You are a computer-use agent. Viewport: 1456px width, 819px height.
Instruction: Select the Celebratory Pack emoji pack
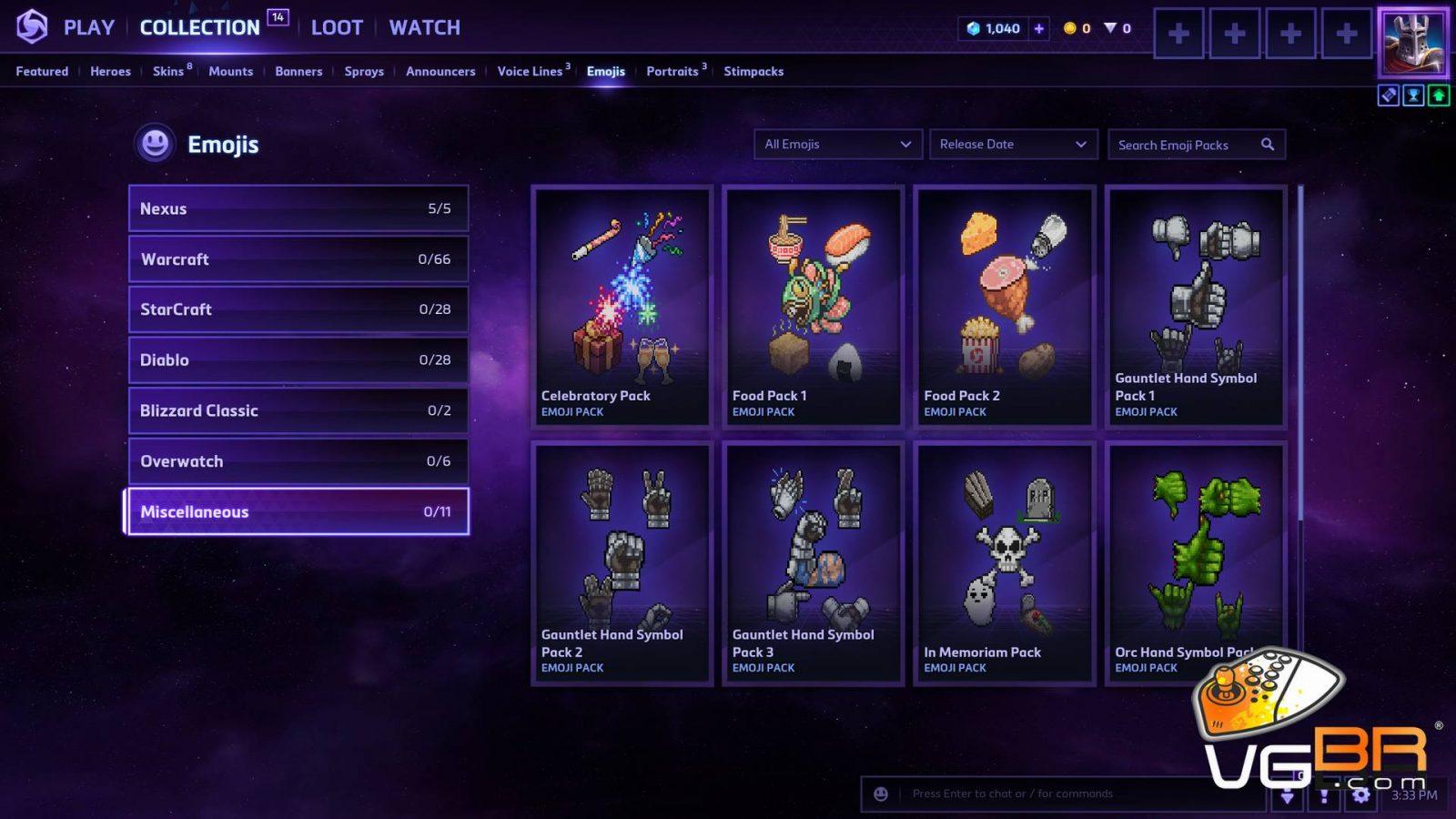coord(622,307)
